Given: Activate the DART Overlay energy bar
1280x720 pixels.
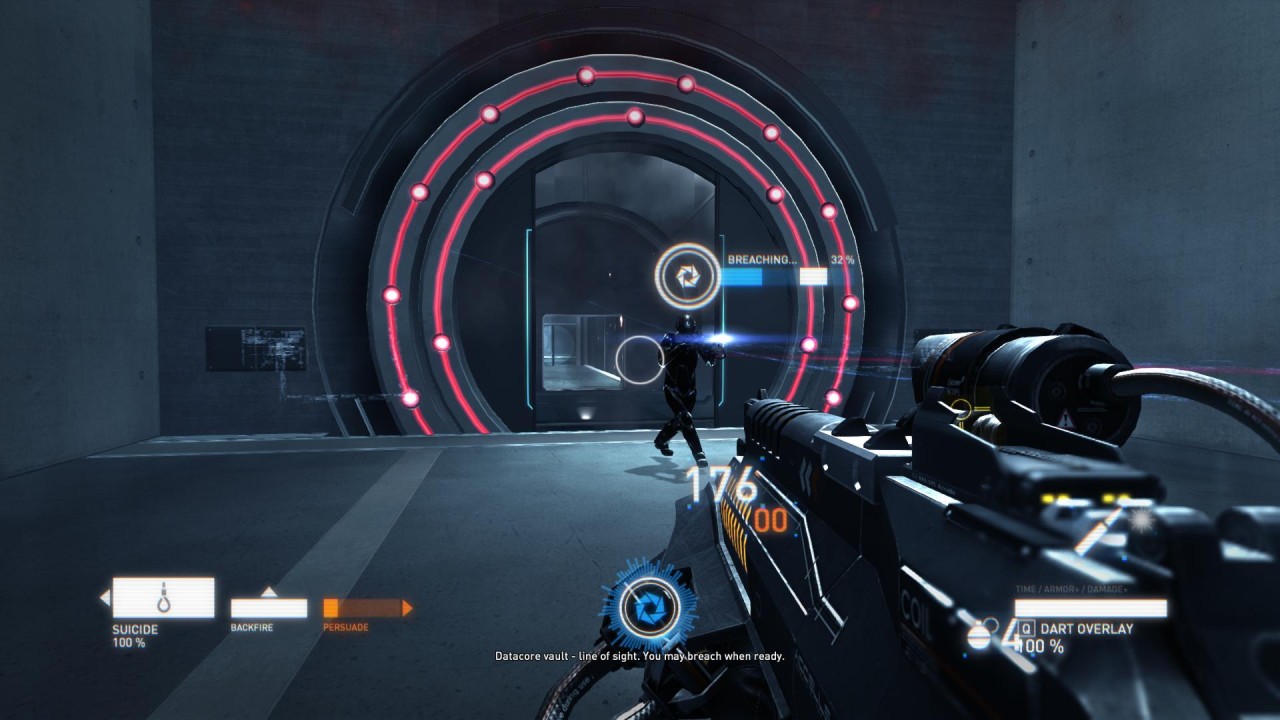Looking at the screenshot, I should [1090, 608].
